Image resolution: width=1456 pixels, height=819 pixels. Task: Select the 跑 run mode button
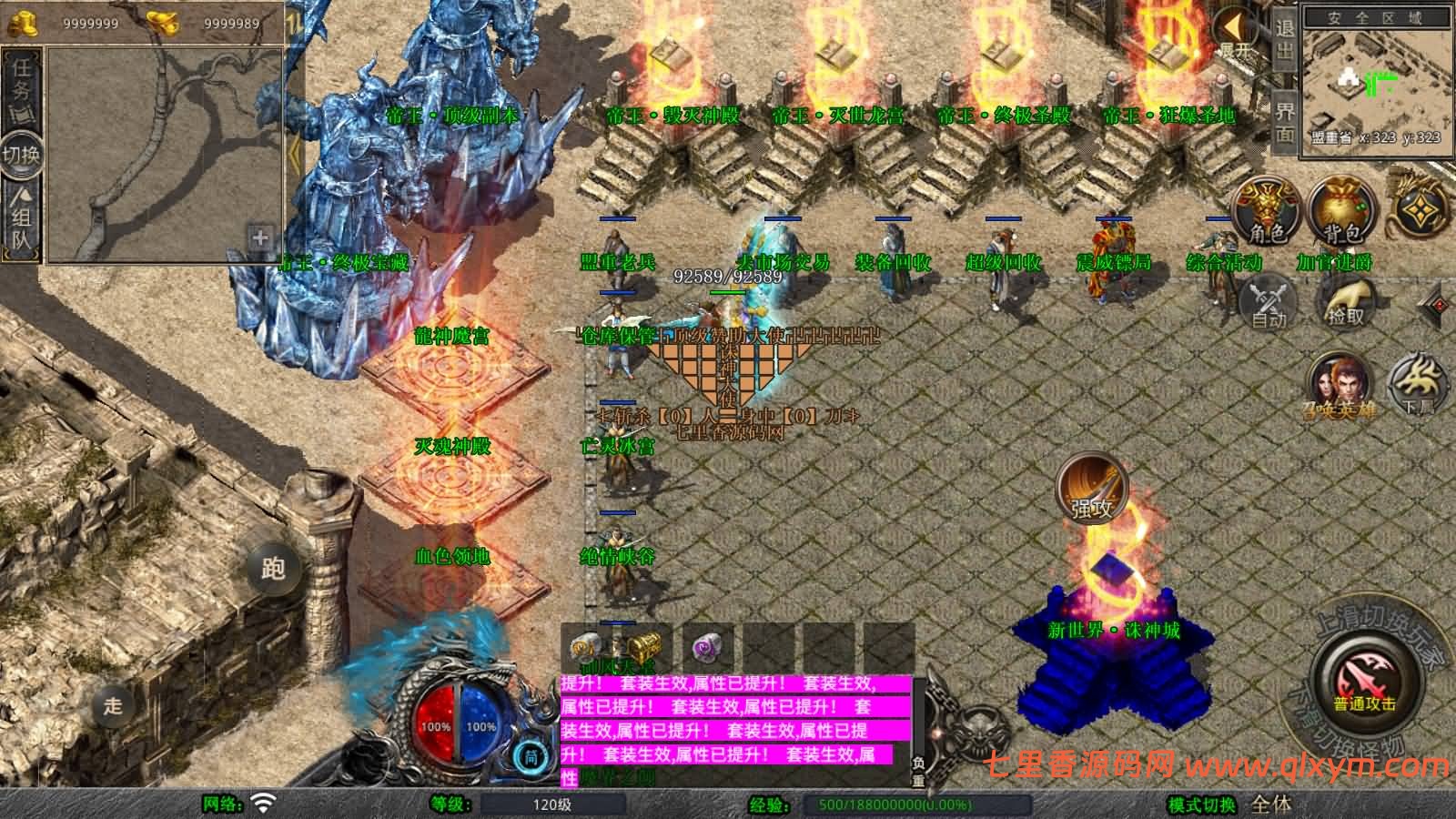(x=273, y=569)
